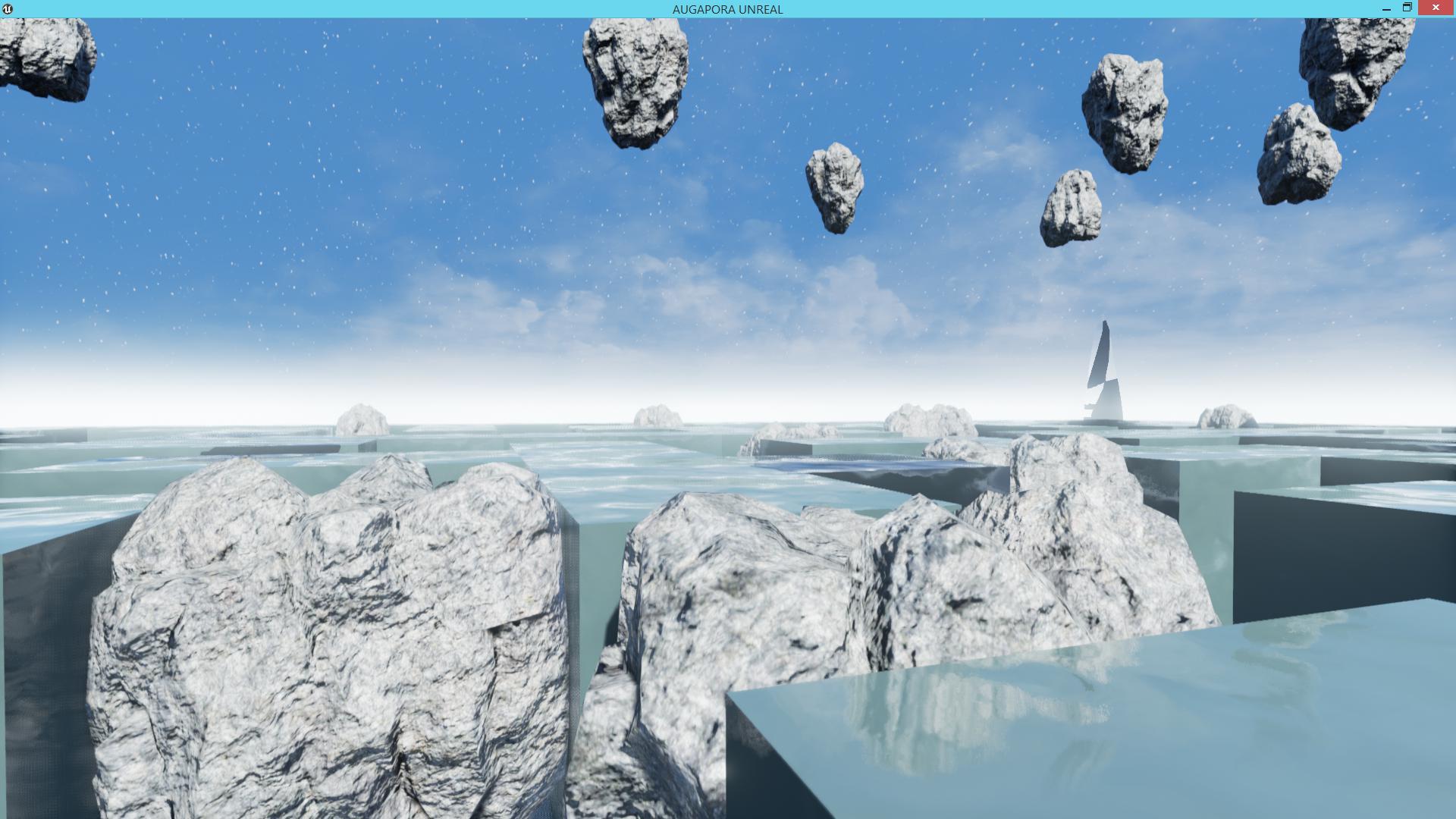The image size is (1456, 819).
Task: Close the AUGAPORA UNREAL window
Action: click(x=1436, y=8)
